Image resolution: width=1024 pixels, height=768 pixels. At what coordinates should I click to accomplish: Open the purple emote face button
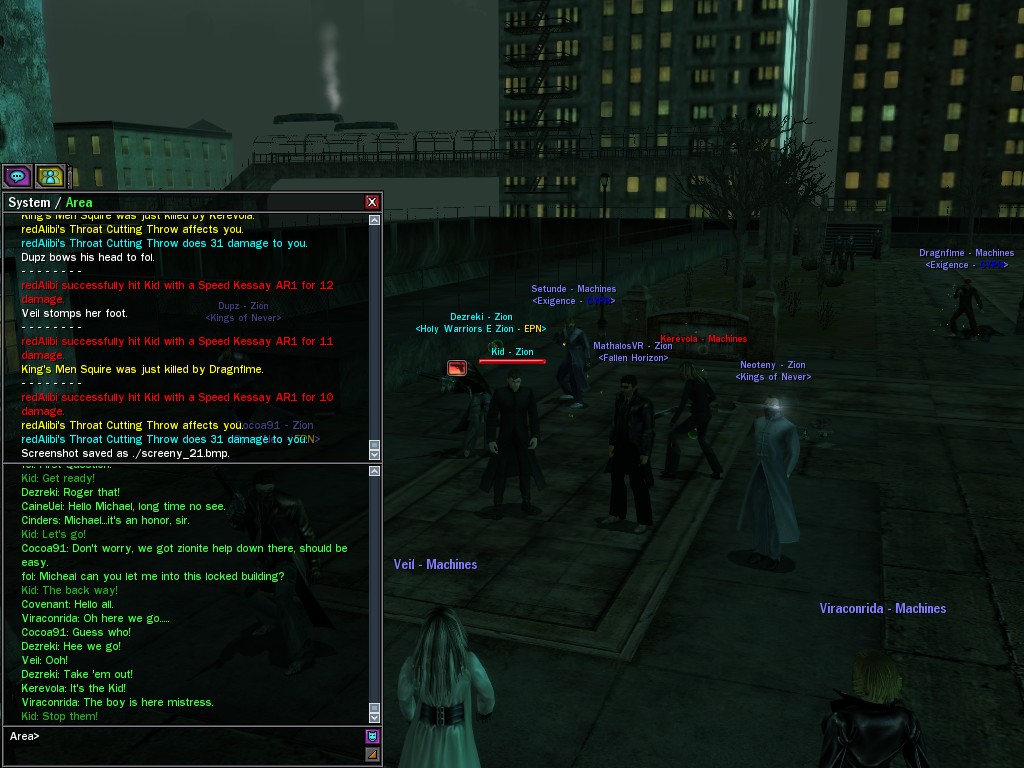pyautogui.click(x=372, y=737)
